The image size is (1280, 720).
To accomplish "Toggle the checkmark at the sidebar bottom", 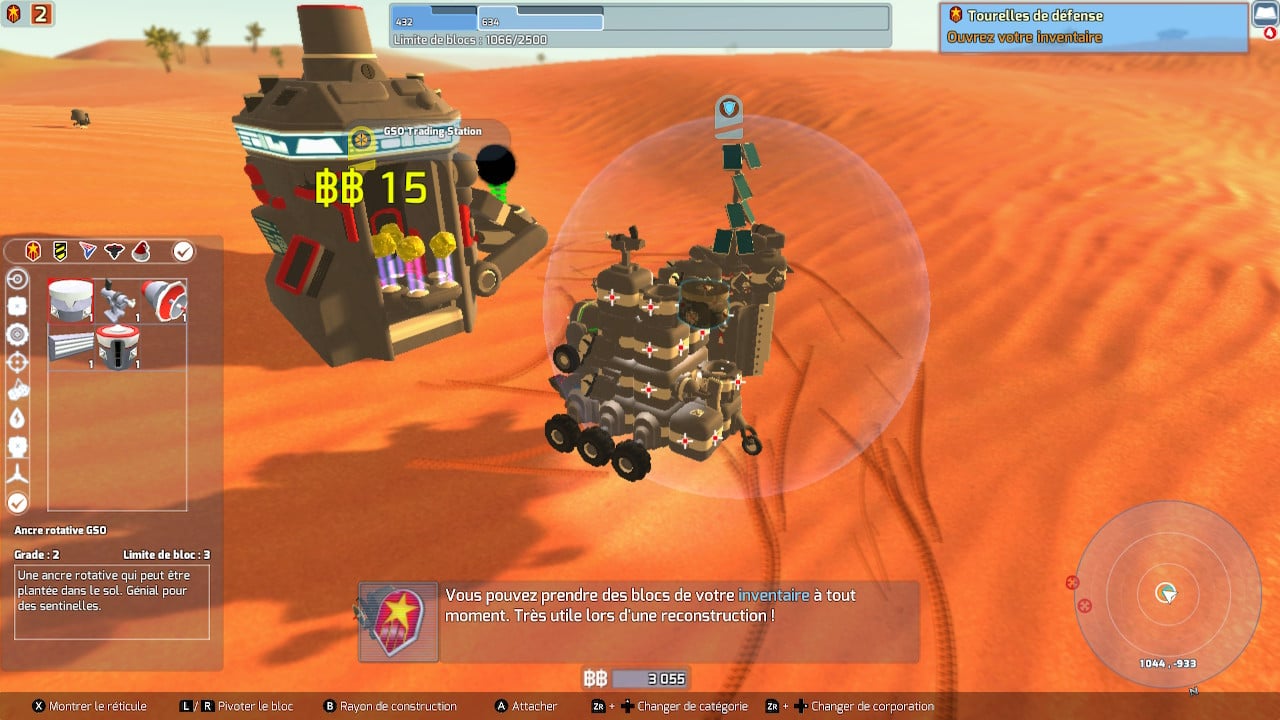I will pyautogui.click(x=16, y=500).
